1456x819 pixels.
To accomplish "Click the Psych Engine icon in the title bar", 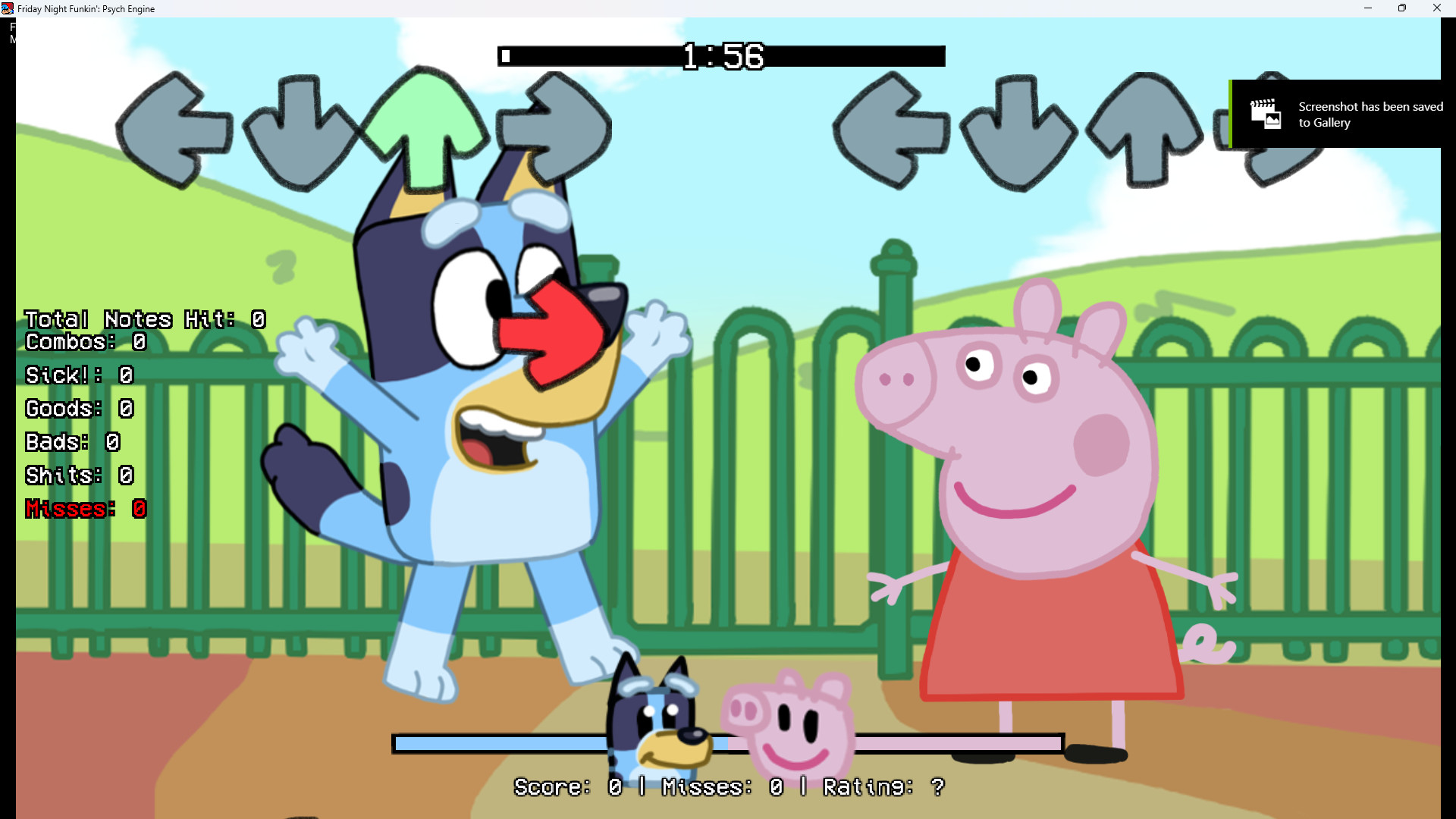I will pos(7,8).
